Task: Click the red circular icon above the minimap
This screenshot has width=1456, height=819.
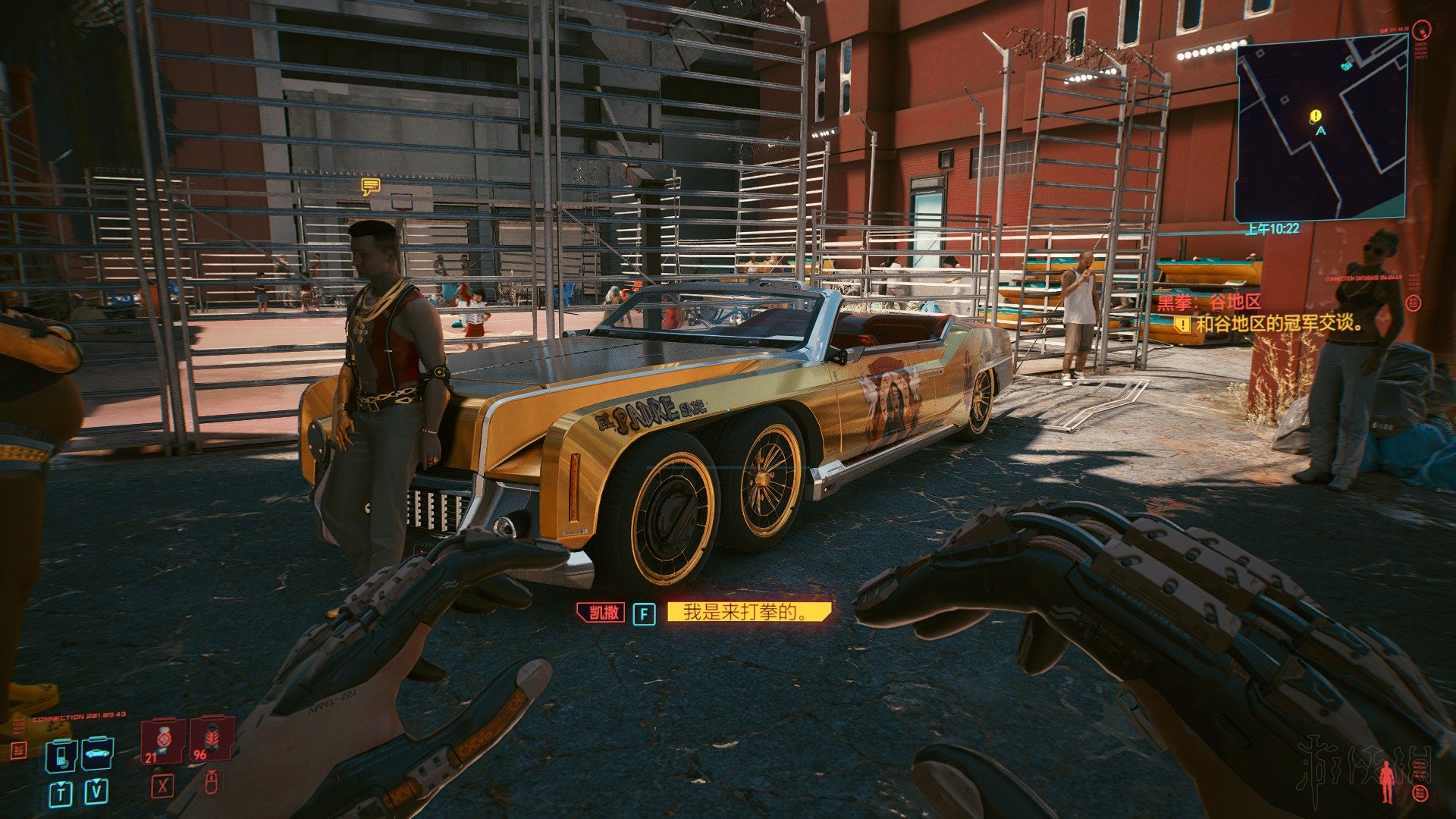Action: tap(1423, 30)
